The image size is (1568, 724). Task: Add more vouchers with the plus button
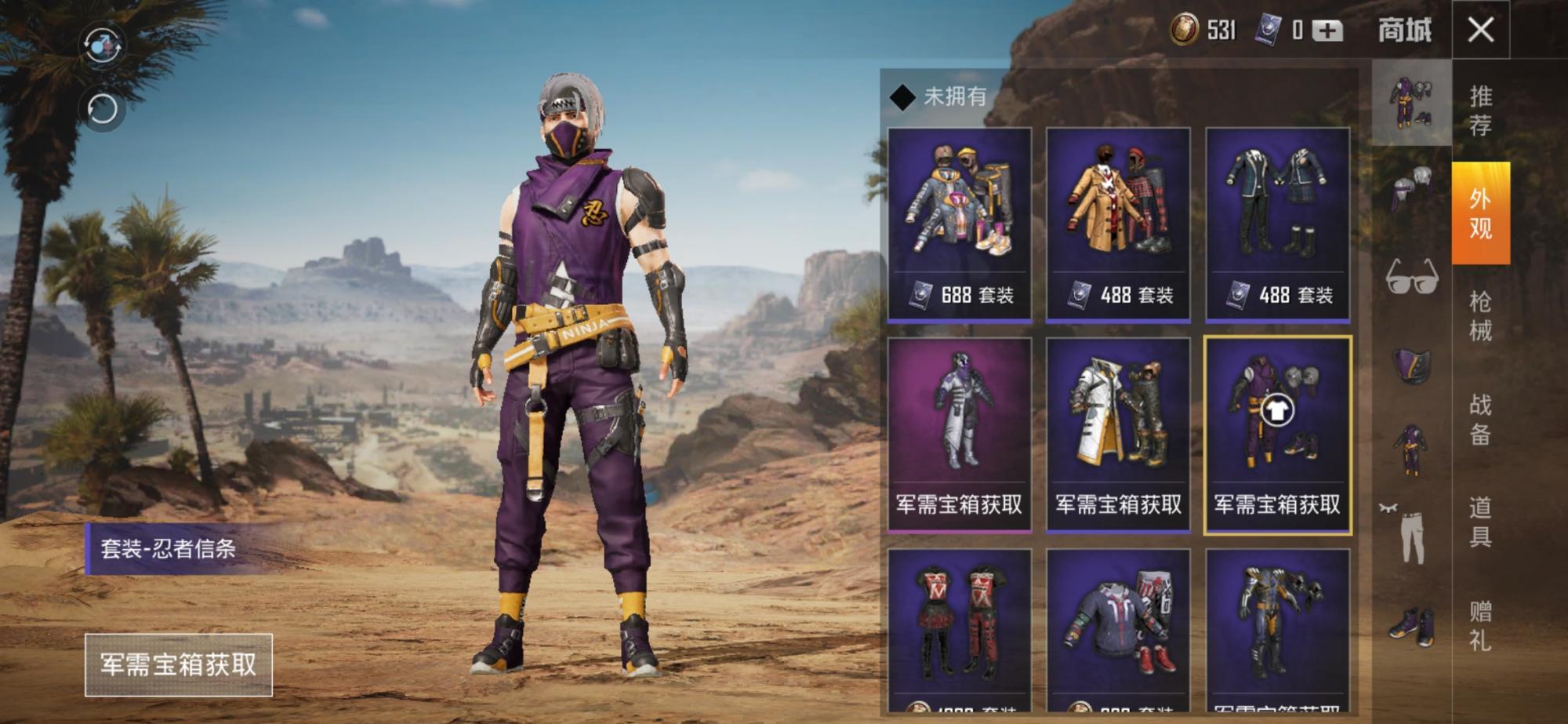pos(1327,31)
